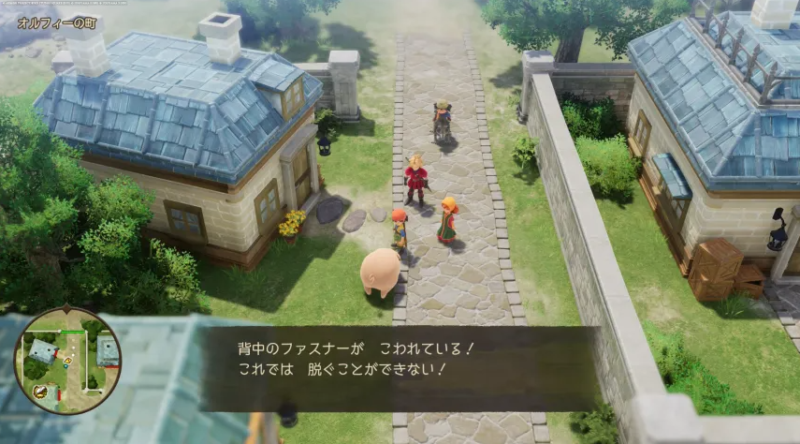
Task: Advance the Japanese dialogue message box
Action: [398, 368]
